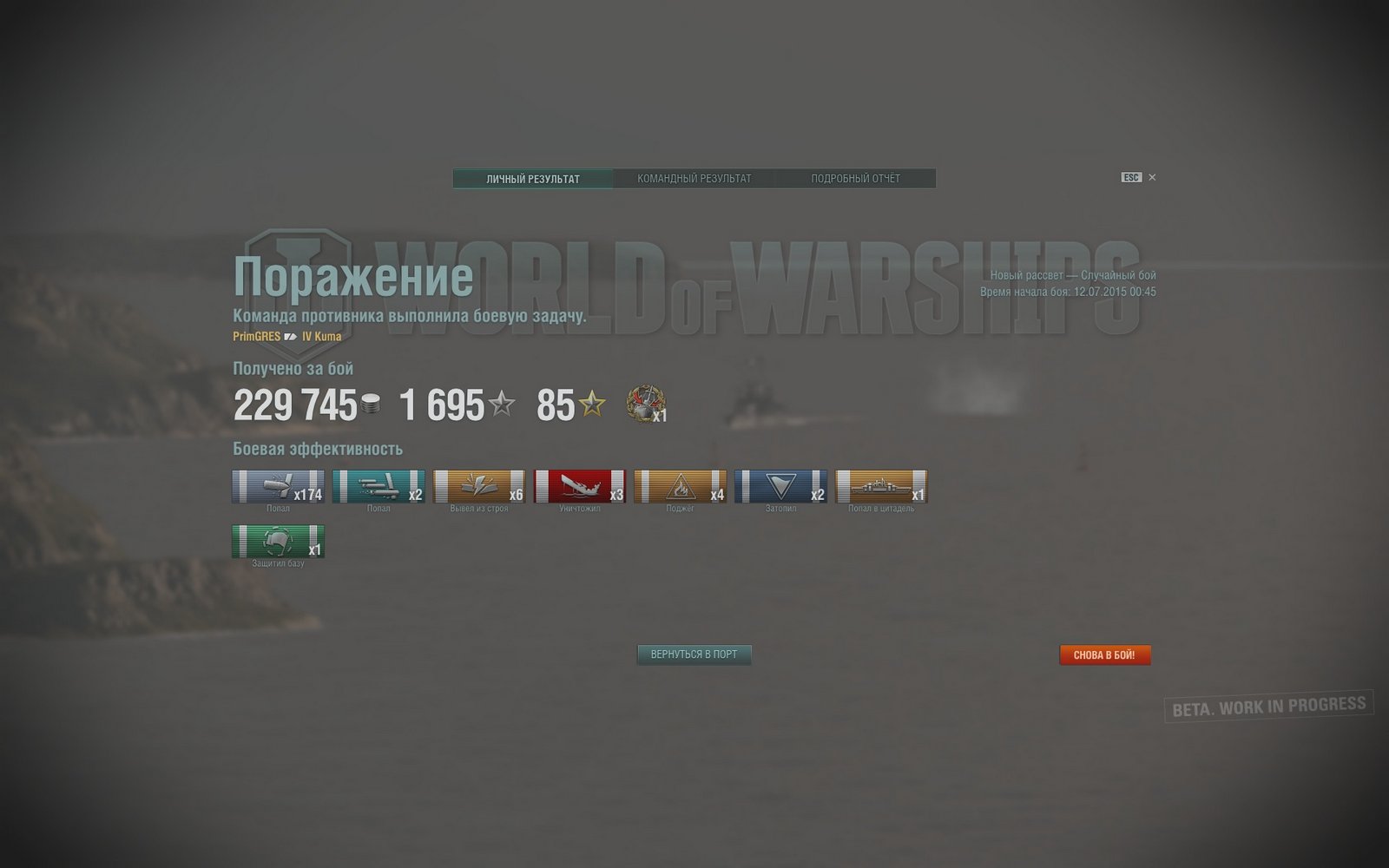Inspect the earned achievement medal icon
Viewport: 1389px width, 868px height.
click(x=645, y=404)
